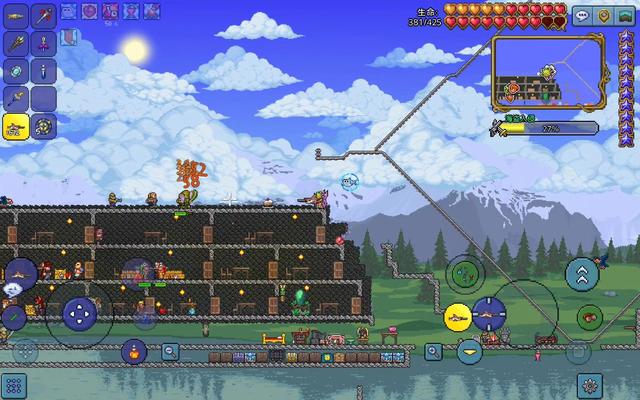Tap the downward arrow drop button

point(469,351)
